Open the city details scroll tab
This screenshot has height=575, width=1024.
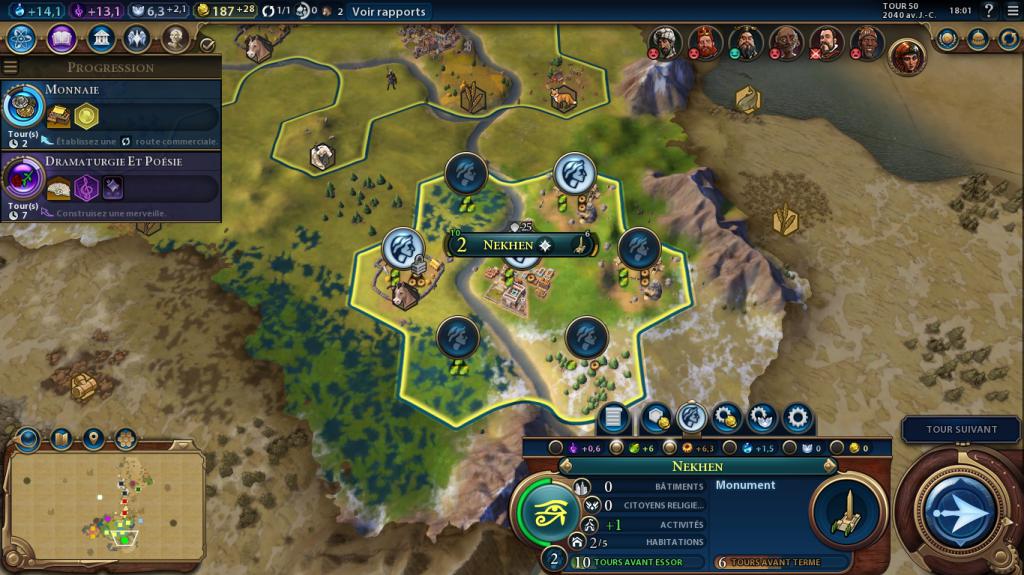[x=614, y=418]
